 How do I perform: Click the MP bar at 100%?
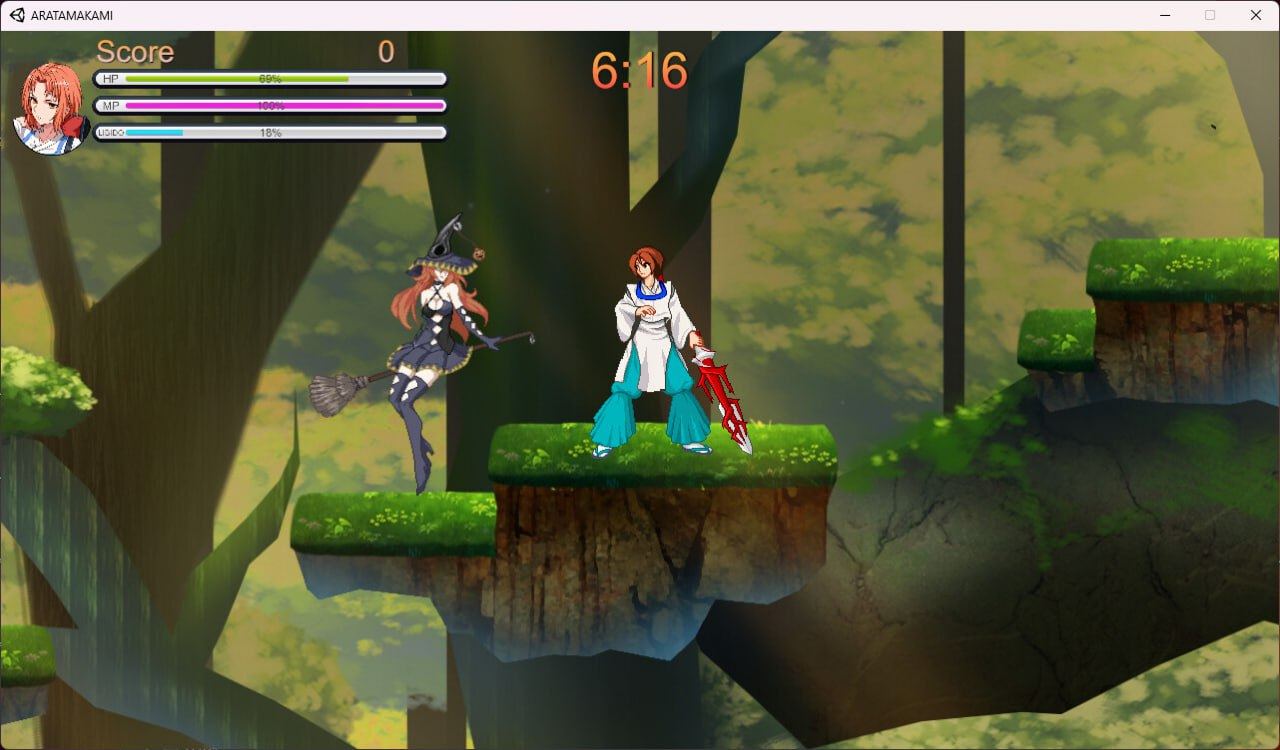point(270,105)
